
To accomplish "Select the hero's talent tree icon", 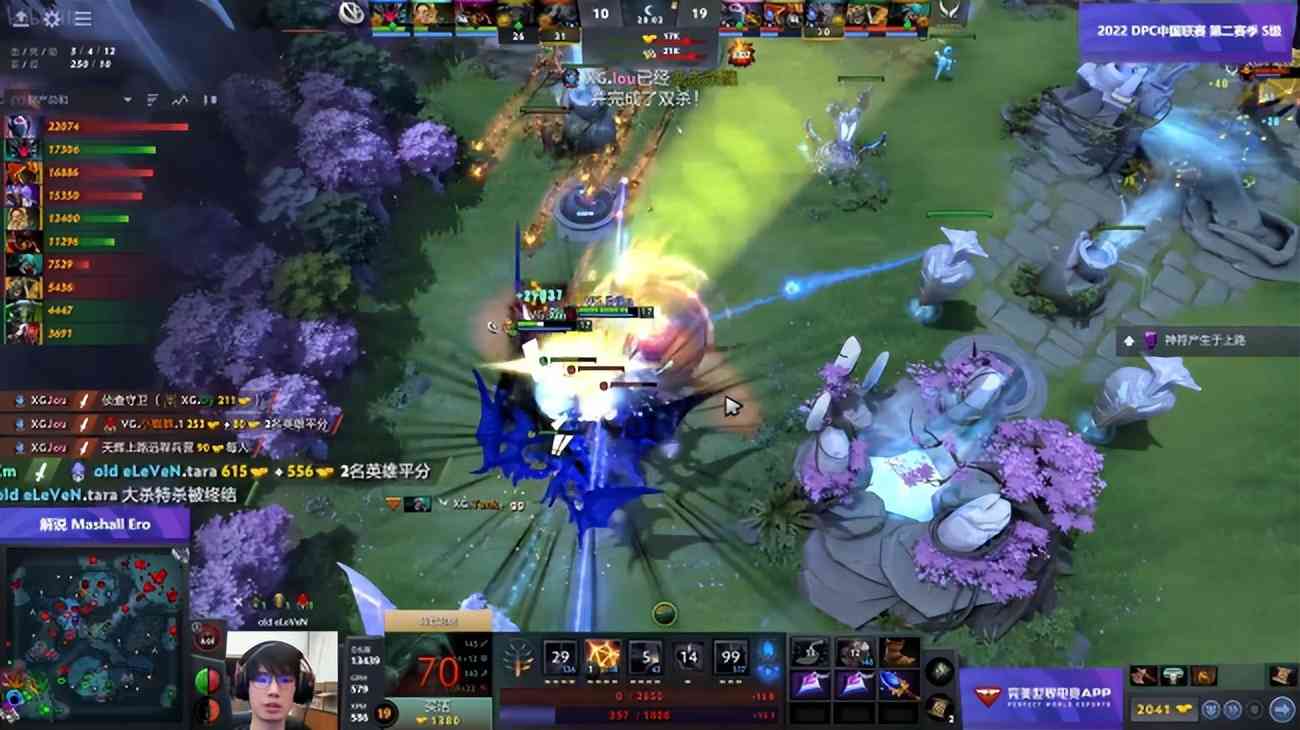I will pyautogui.click(x=519, y=657).
